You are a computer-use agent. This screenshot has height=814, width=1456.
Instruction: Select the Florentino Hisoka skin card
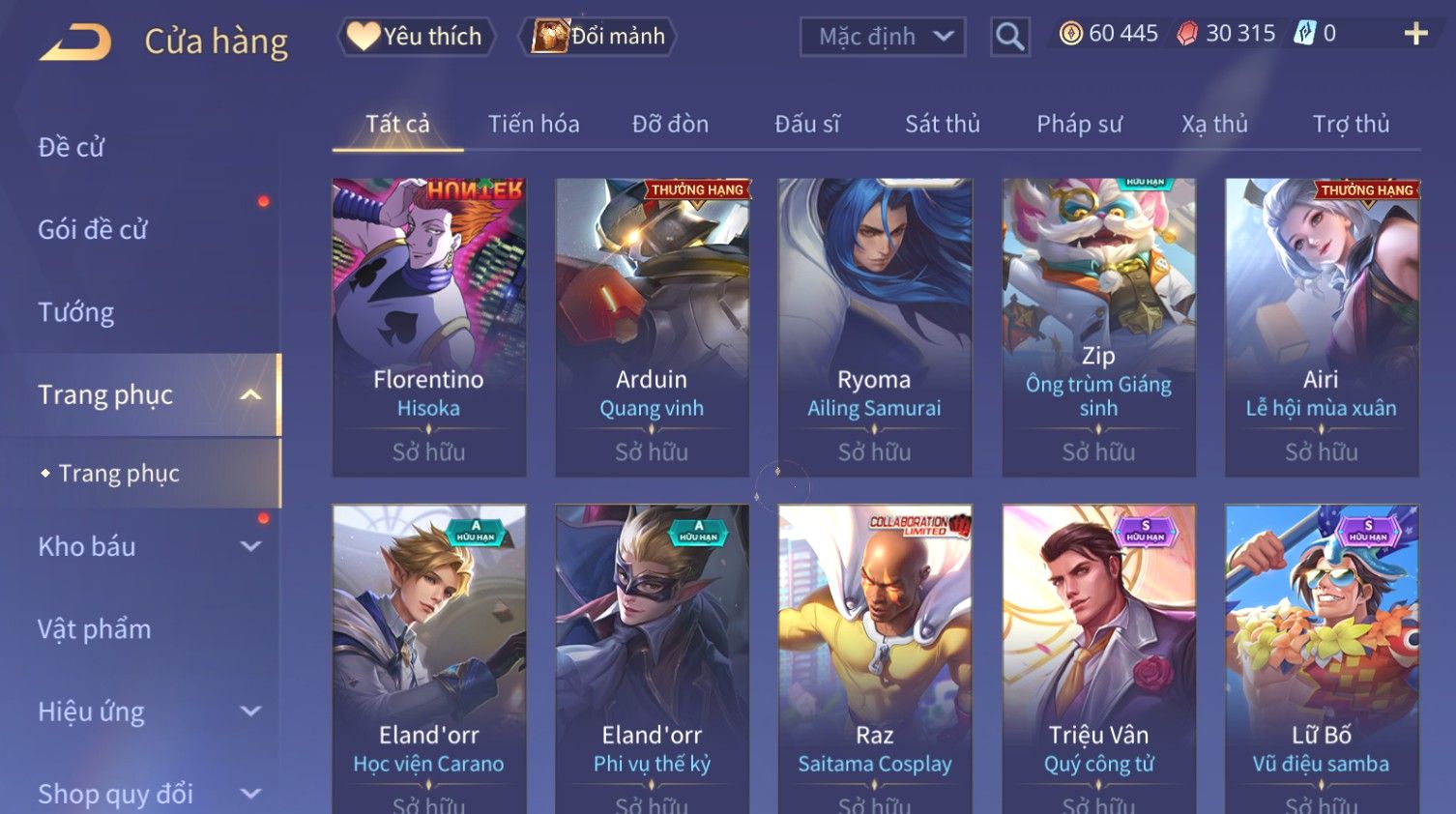[x=429, y=327]
